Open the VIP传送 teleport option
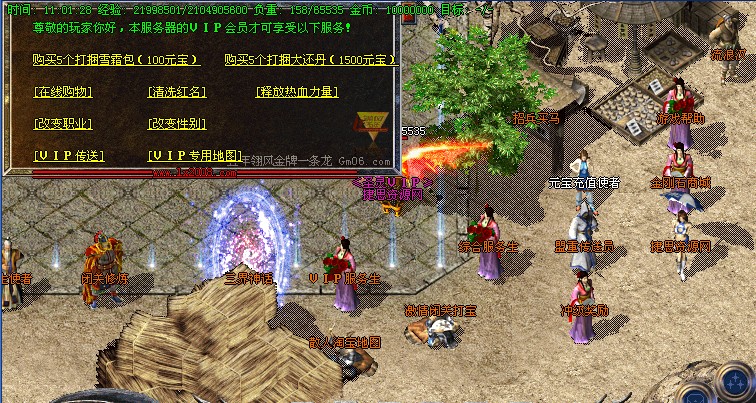This screenshot has width=756, height=403. (x=68, y=156)
